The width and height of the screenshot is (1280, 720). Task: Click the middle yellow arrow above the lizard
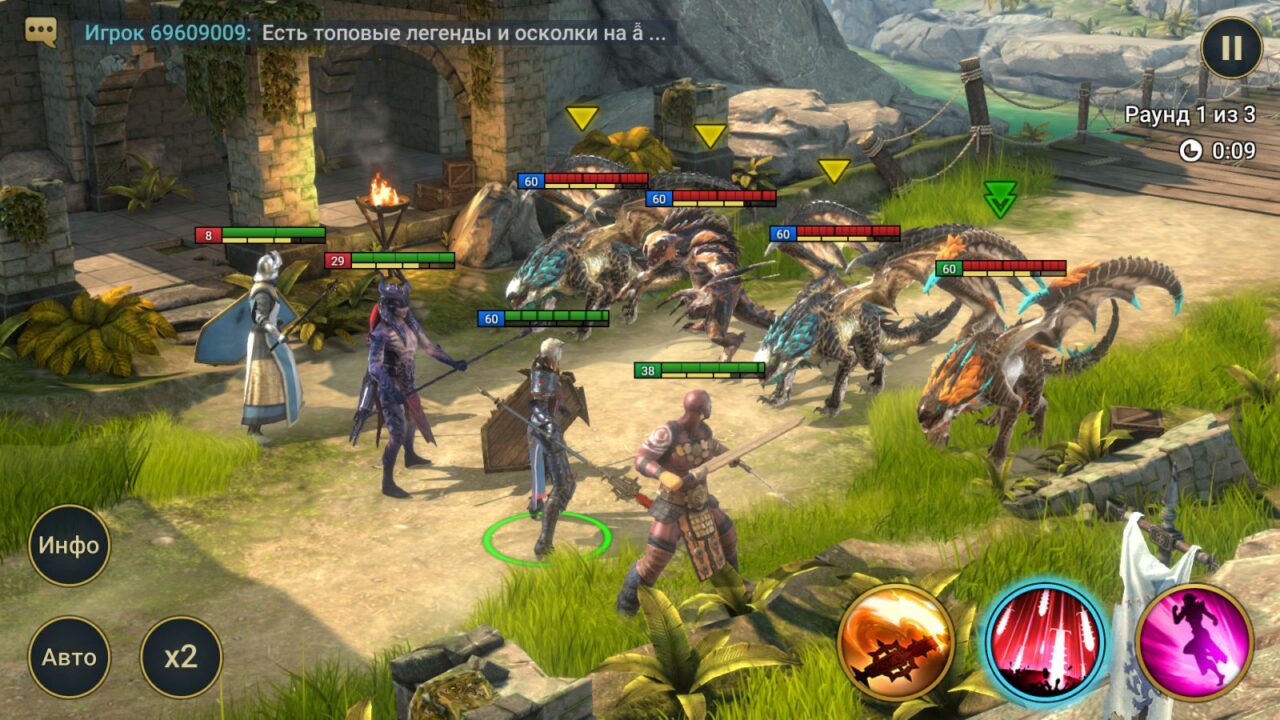[x=712, y=132]
